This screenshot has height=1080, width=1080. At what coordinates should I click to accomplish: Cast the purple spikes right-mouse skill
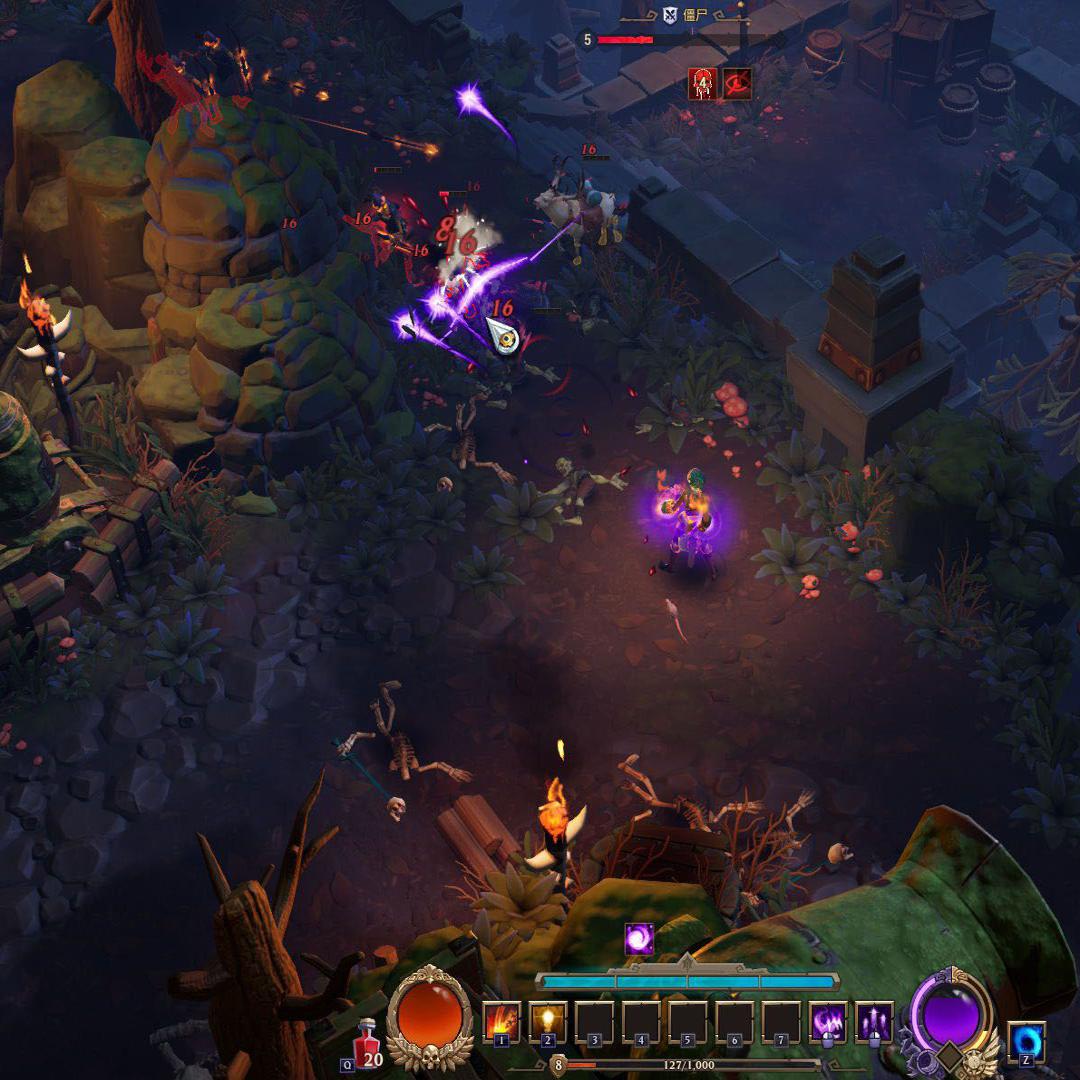click(x=875, y=1022)
